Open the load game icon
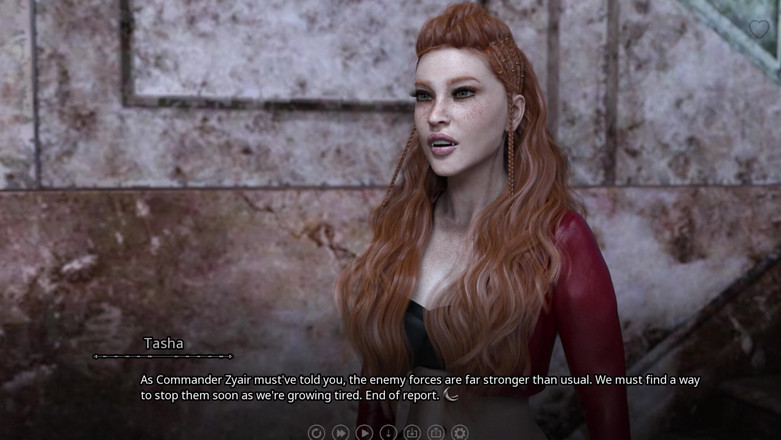The width and height of the screenshot is (781, 440). pyautogui.click(x=436, y=433)
